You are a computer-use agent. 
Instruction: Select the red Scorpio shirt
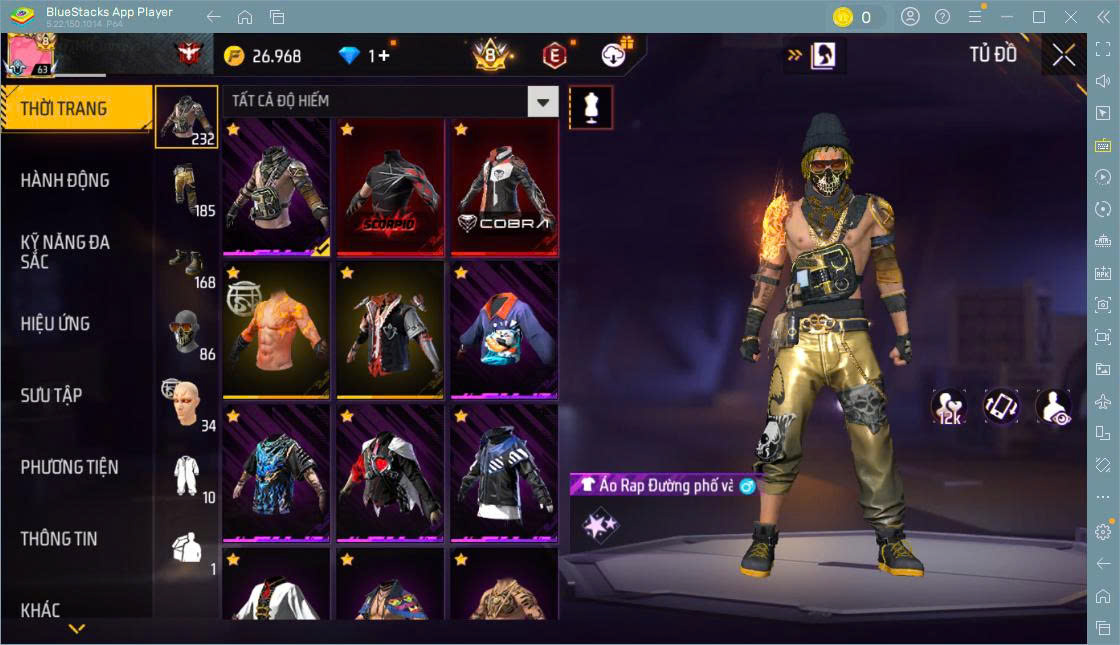[390, 187]
